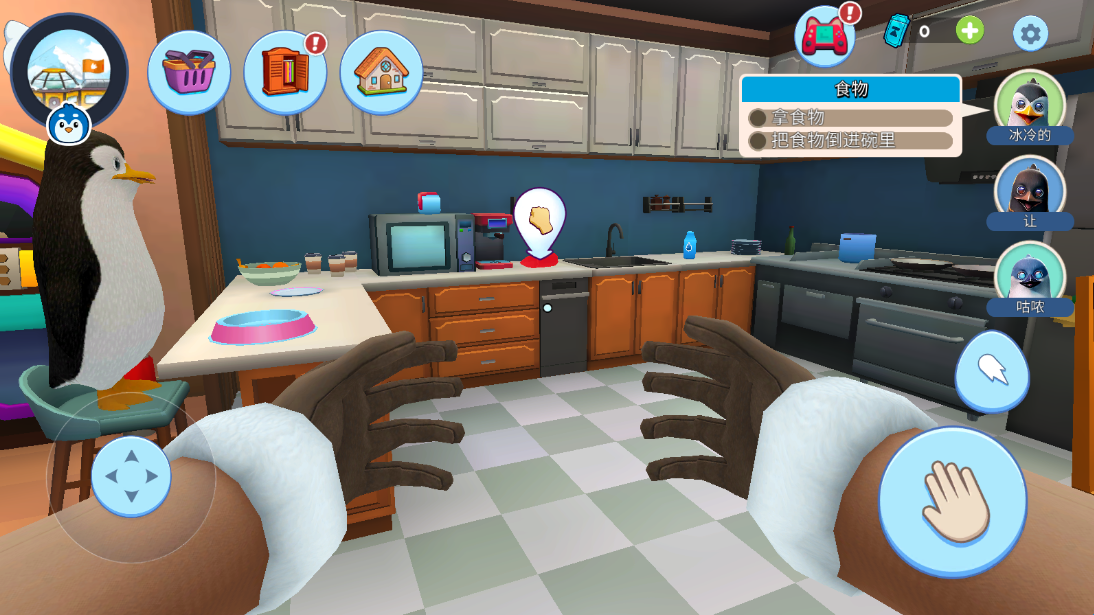Open the shopping basket store
This screenshot has width=1094, height=615.
pyautogui.click(x=189, y=72)
